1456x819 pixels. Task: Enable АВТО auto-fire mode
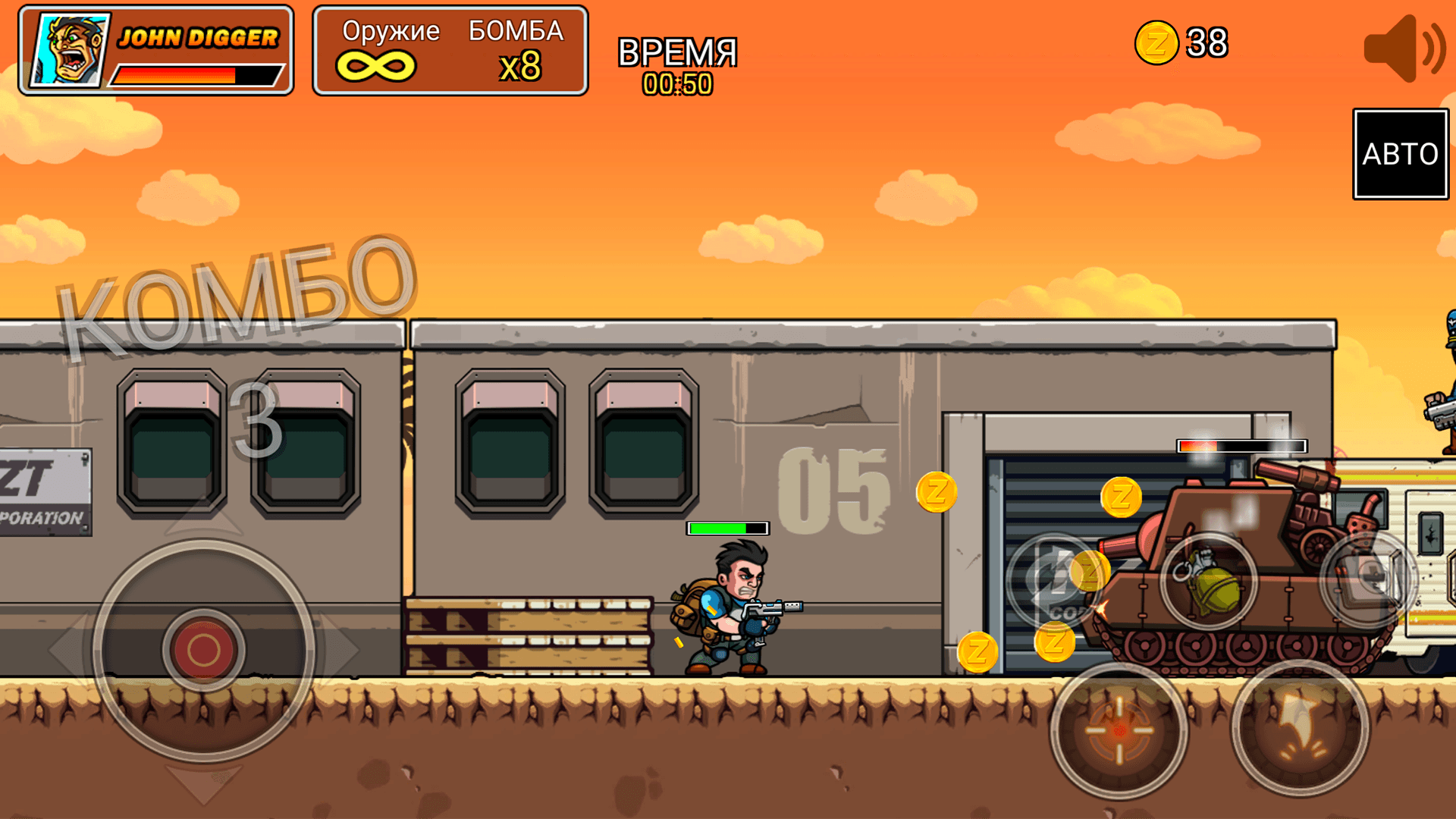point(1400,154)
